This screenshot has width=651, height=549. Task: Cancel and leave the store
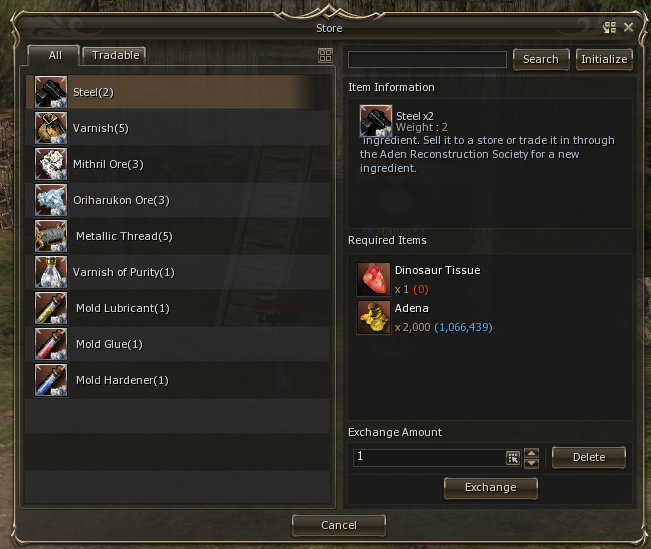pos(339,524)
